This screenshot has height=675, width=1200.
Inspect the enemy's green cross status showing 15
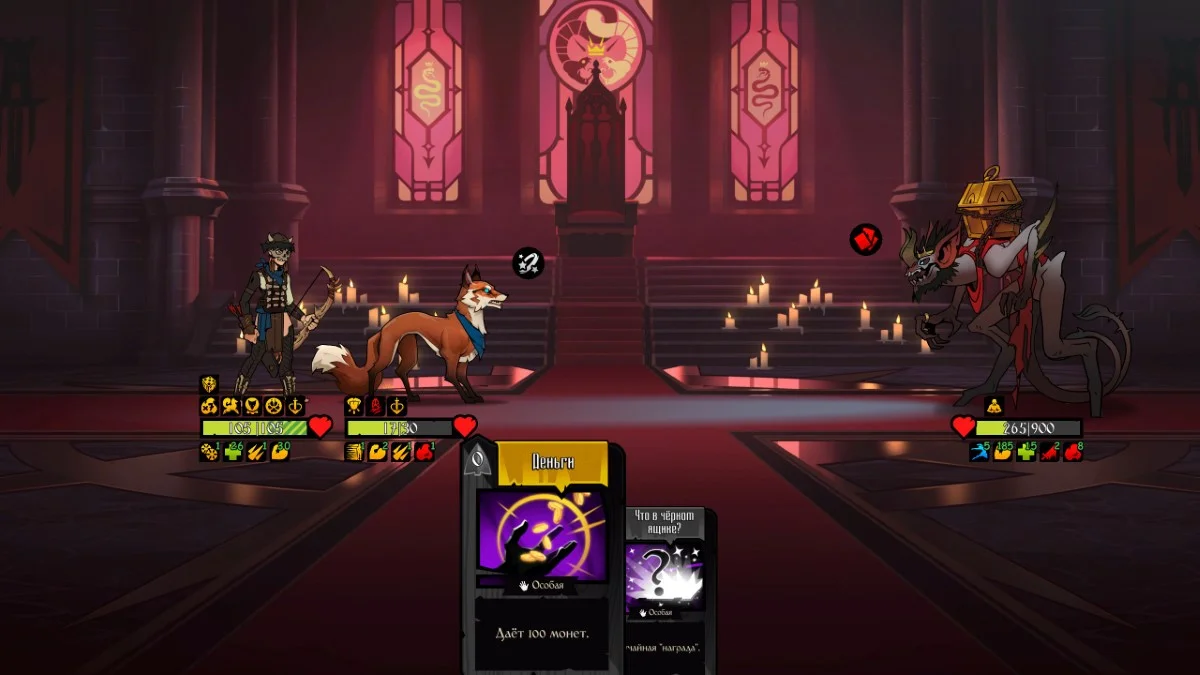click(1026, 452)
